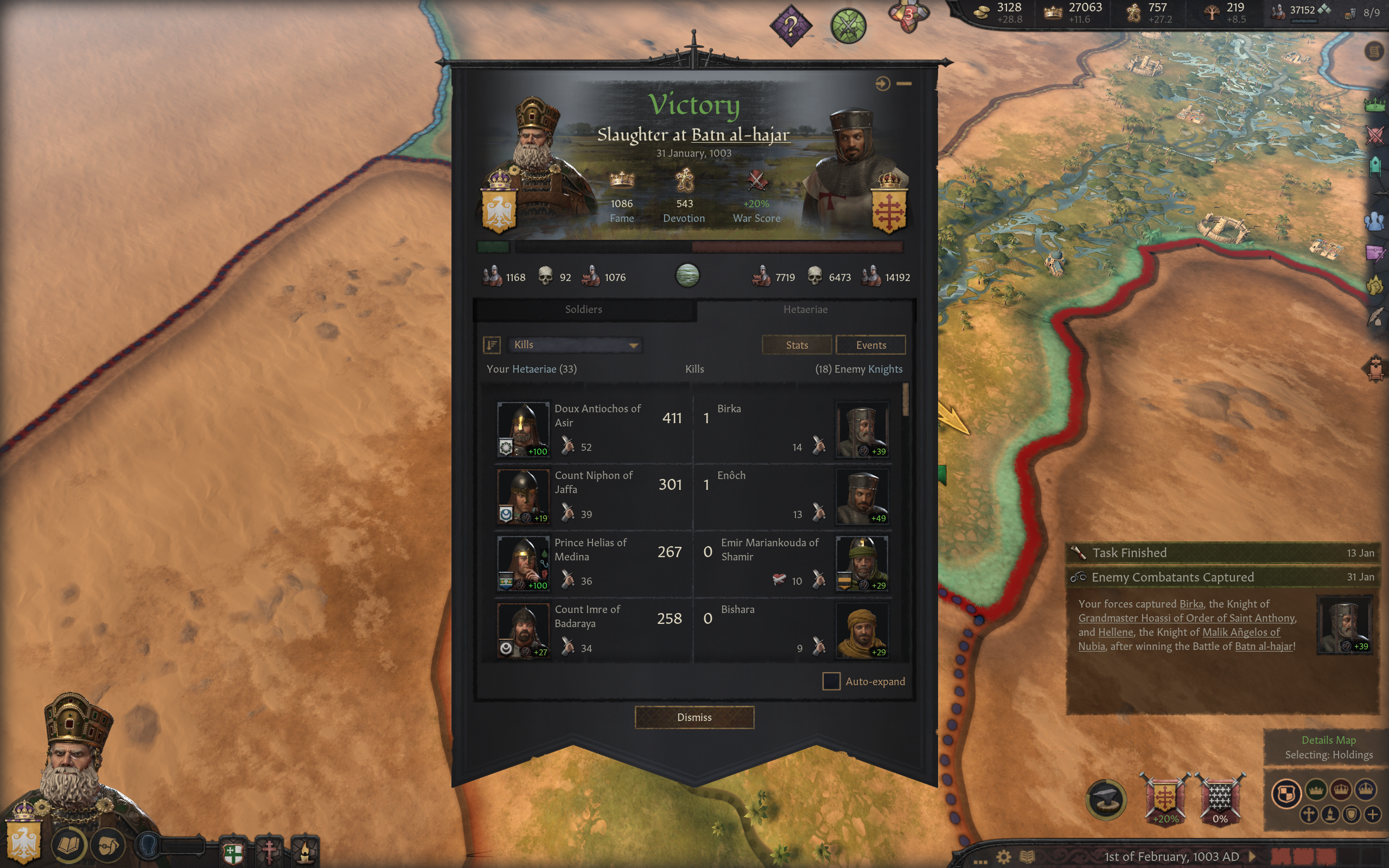Image resolution: width=1389 pixels, height=868 pixels.
Task: Click the purple question mark suggestions icon
Action: (x=791, y=25)
